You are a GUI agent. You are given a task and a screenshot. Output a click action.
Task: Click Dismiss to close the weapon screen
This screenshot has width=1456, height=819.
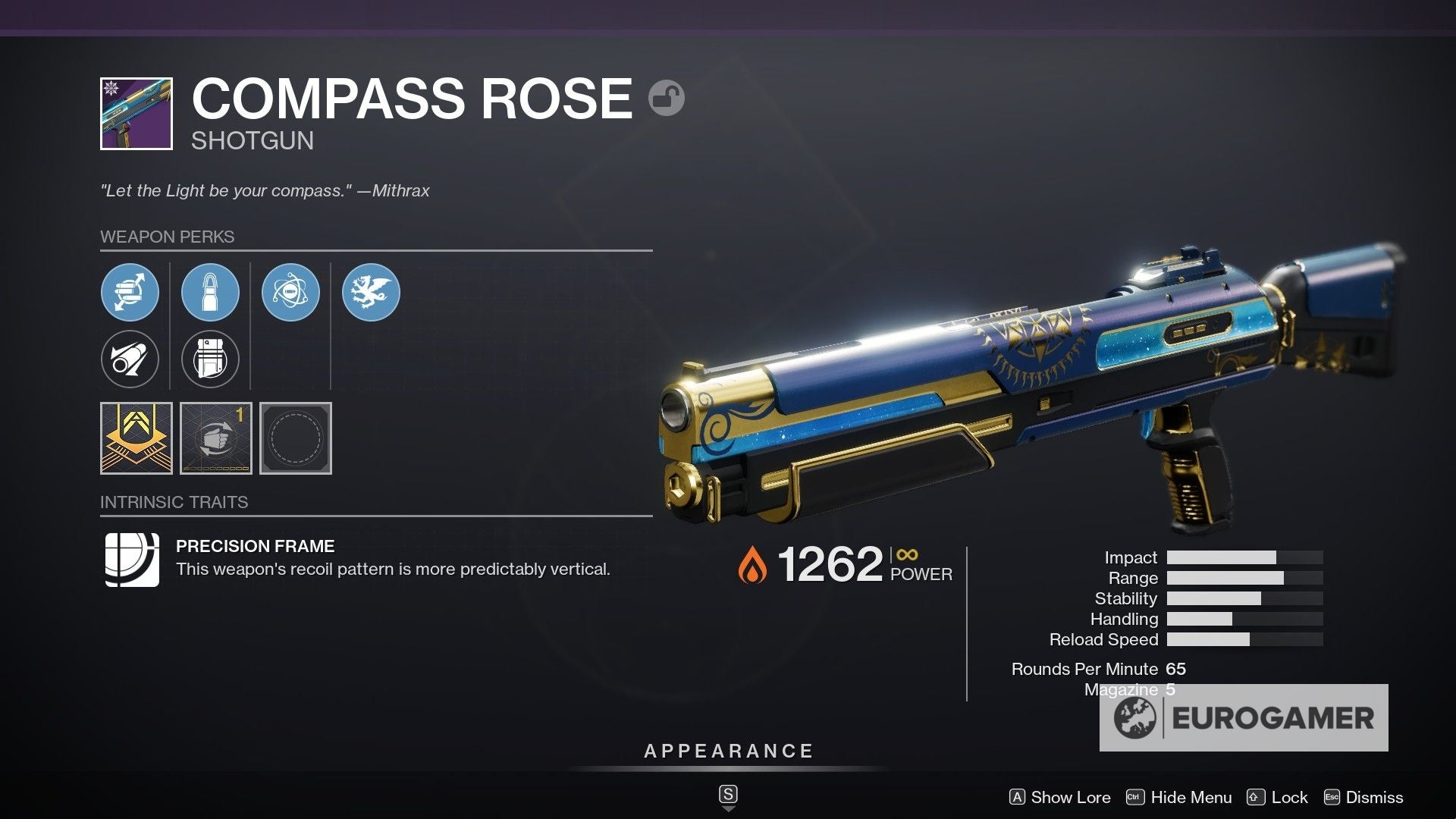point(1371,797)
